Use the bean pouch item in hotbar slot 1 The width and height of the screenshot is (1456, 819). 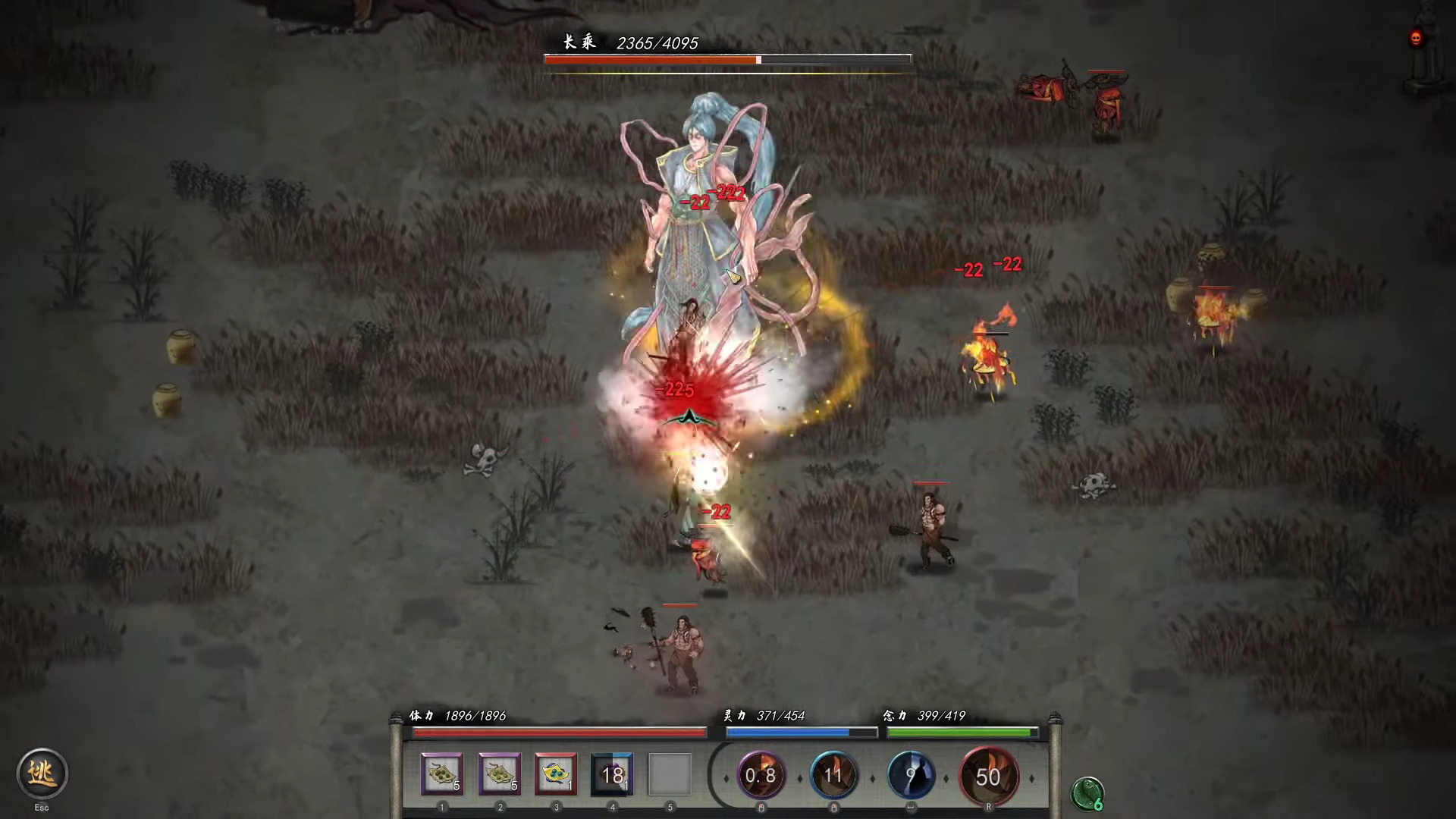(442, 773)
